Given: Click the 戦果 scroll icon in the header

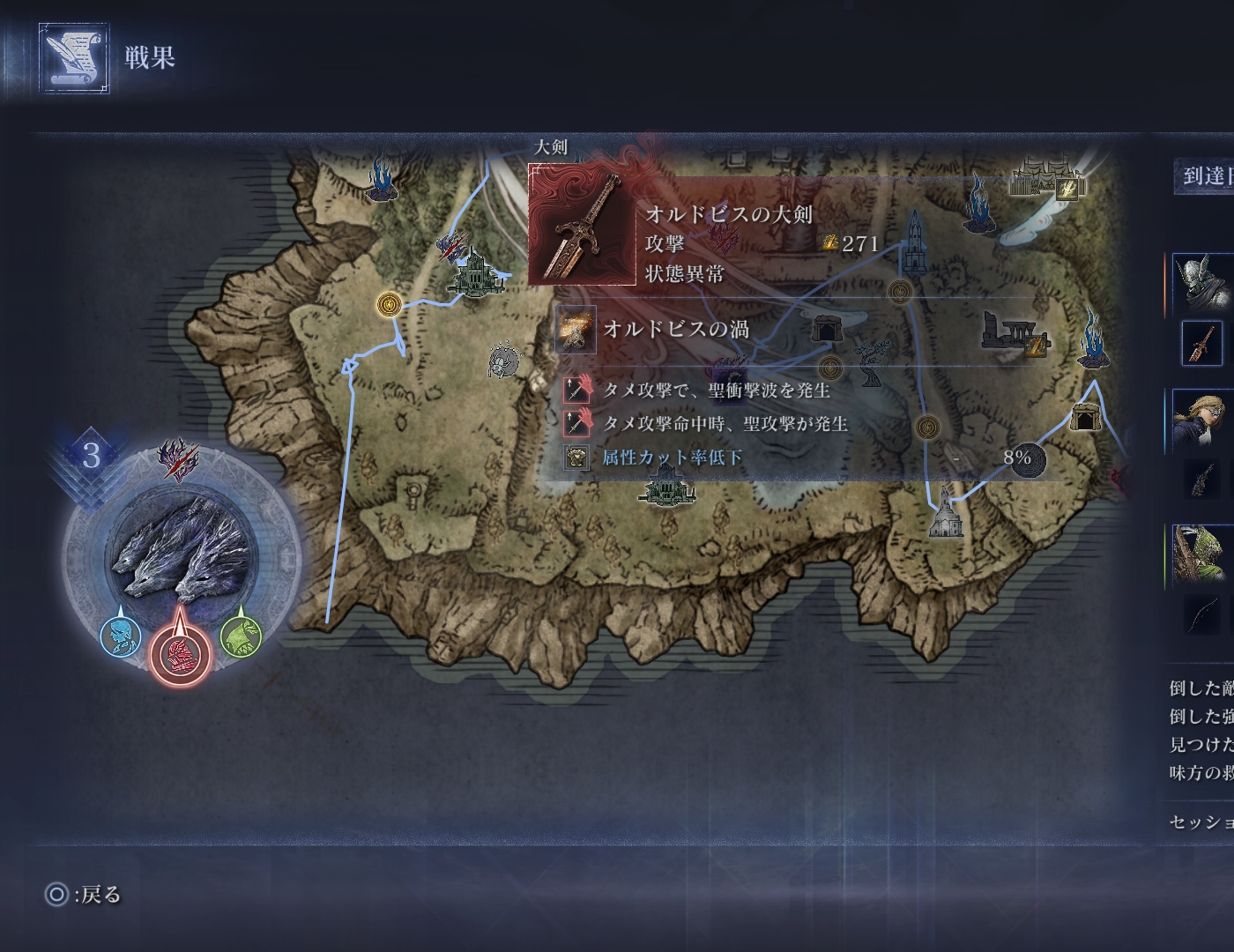Looking at the screenshot, I should (74, 58).
